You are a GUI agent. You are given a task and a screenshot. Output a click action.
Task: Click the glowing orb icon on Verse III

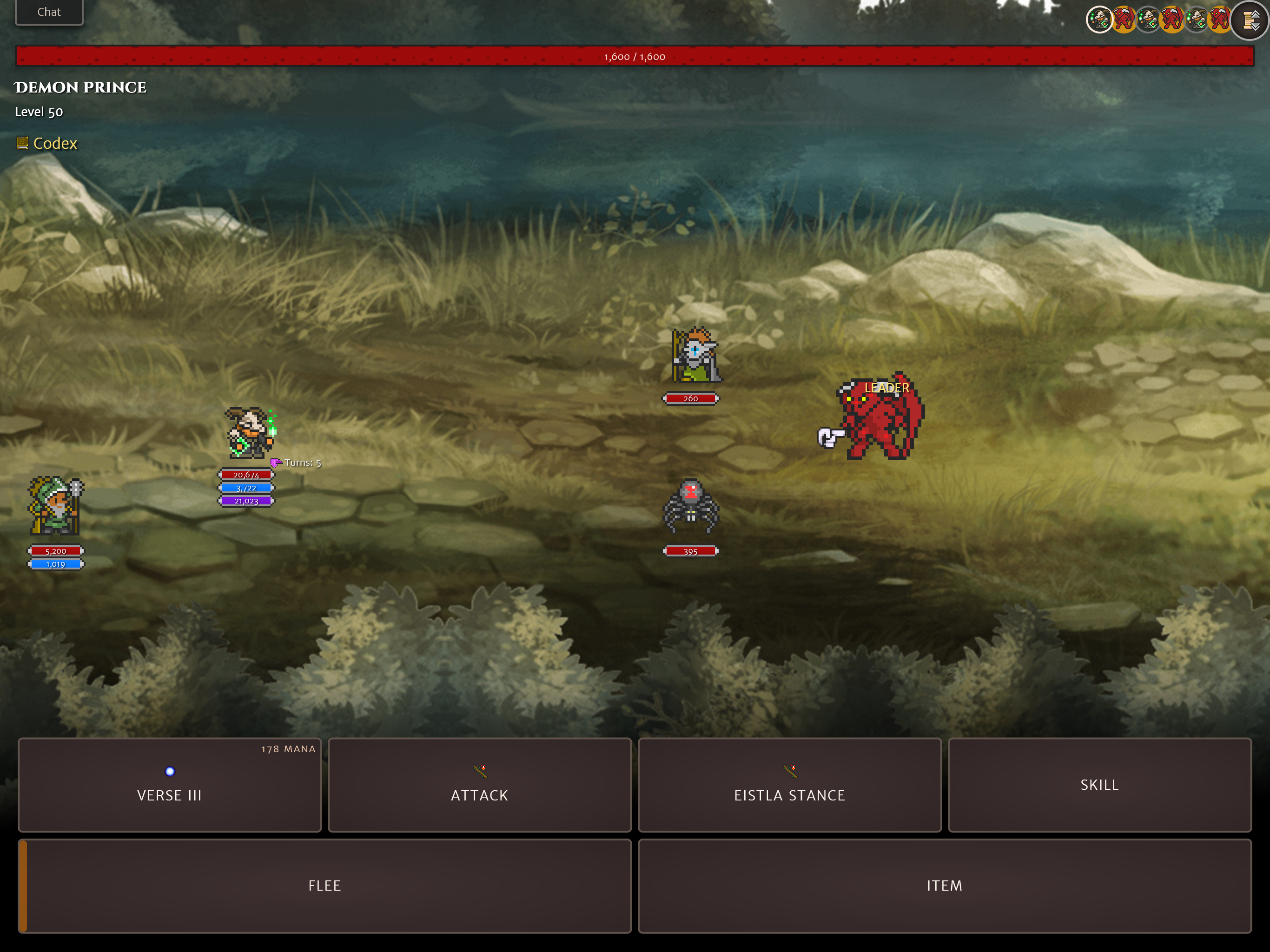click(169, 772)
